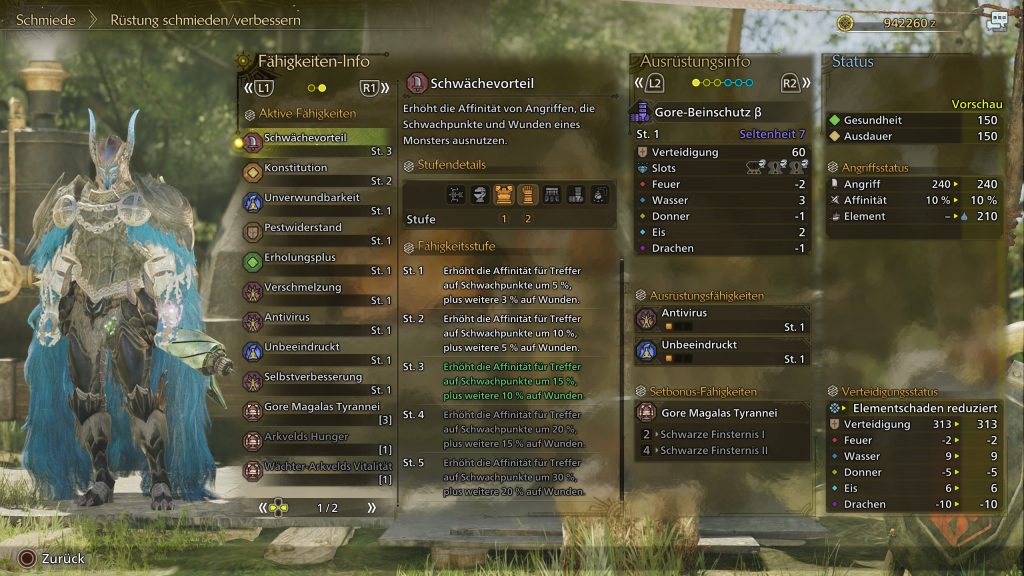Go to next skill list page arrow
Screen dimensions: 1024x576
point(371,508)
